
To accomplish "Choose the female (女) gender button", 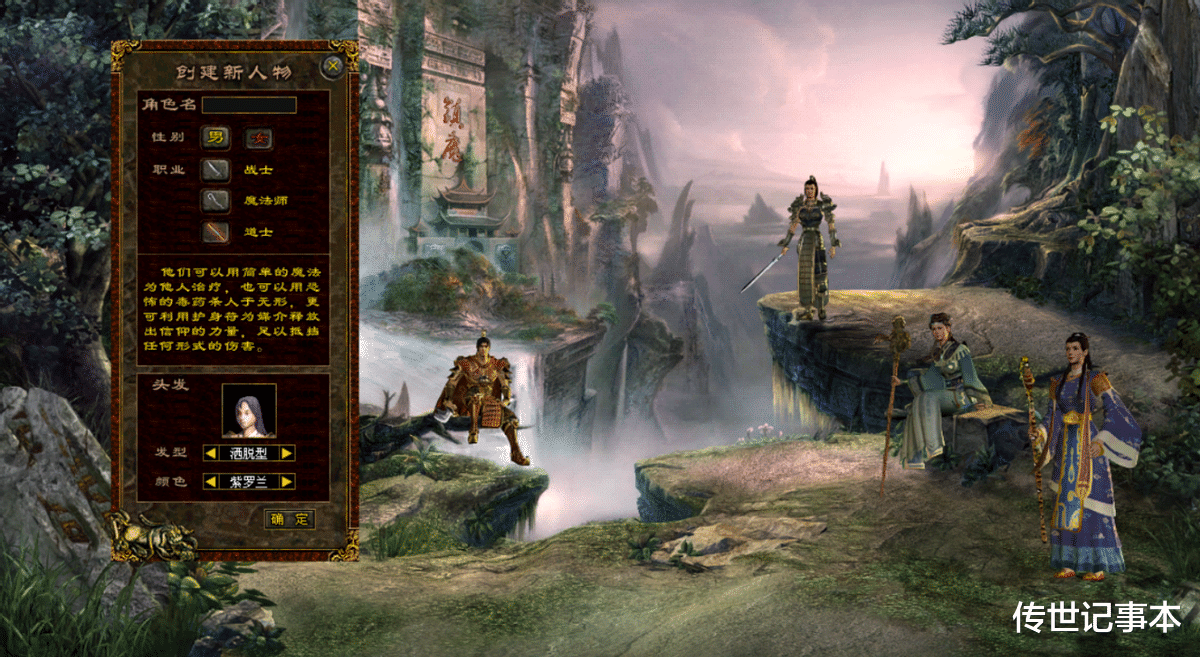I will click(258, 137).
